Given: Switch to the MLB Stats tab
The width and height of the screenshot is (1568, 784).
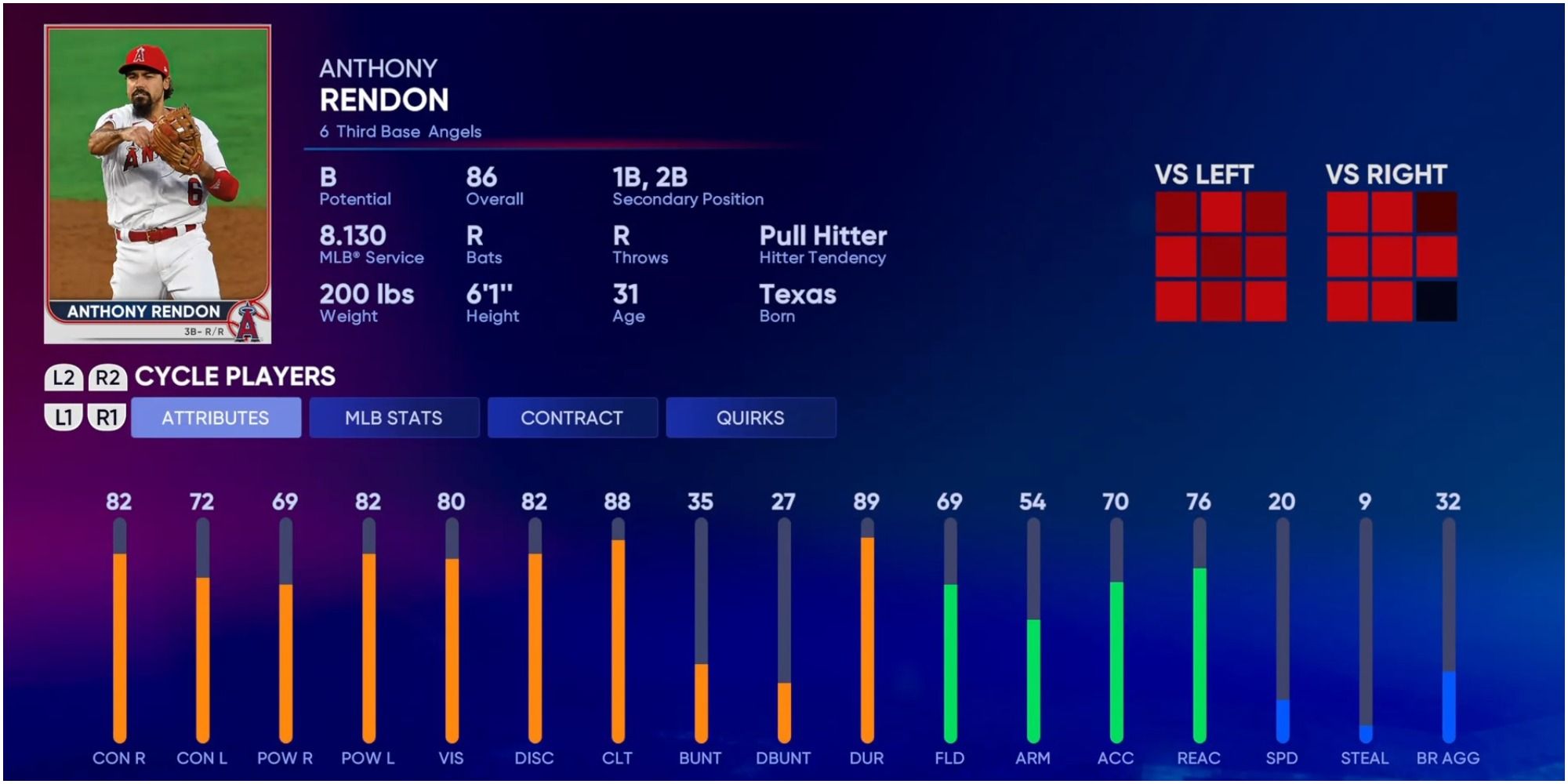Looking at the screenshot, I should [x=394, y=418].
